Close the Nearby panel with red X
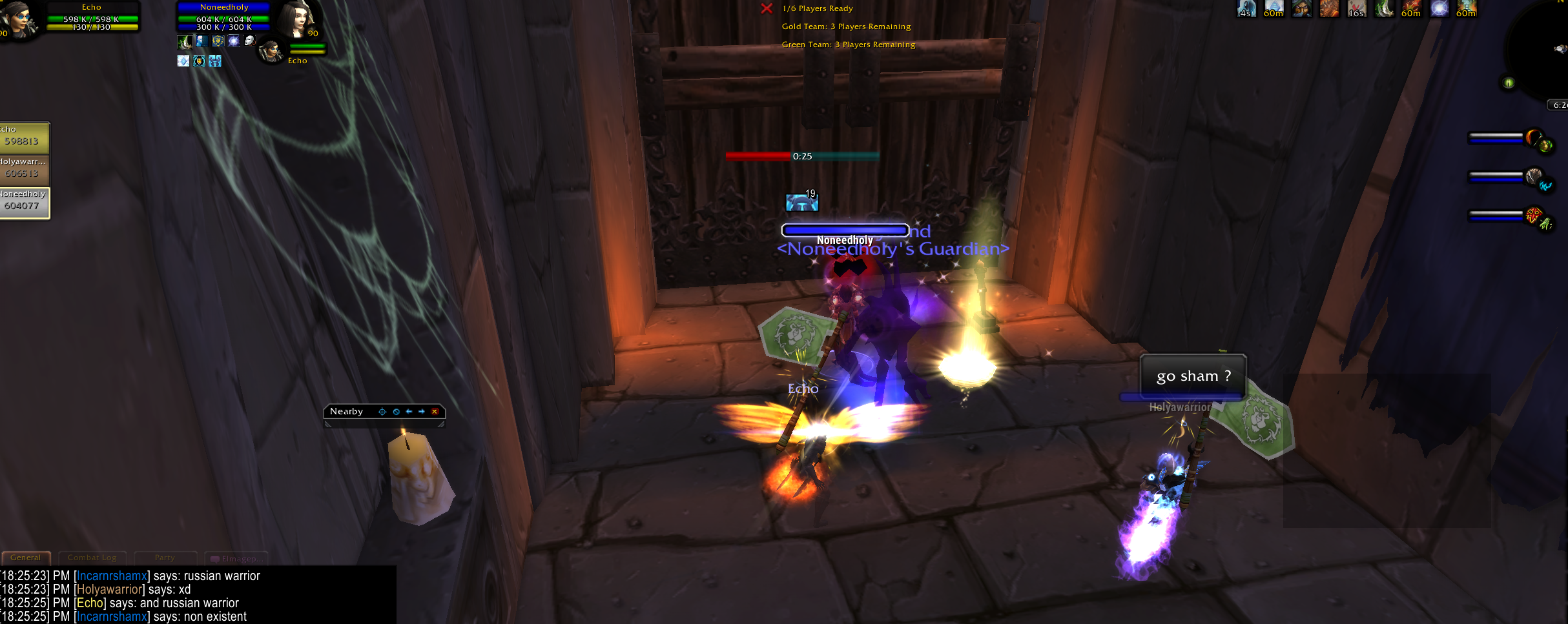 [x=435, y=412]
